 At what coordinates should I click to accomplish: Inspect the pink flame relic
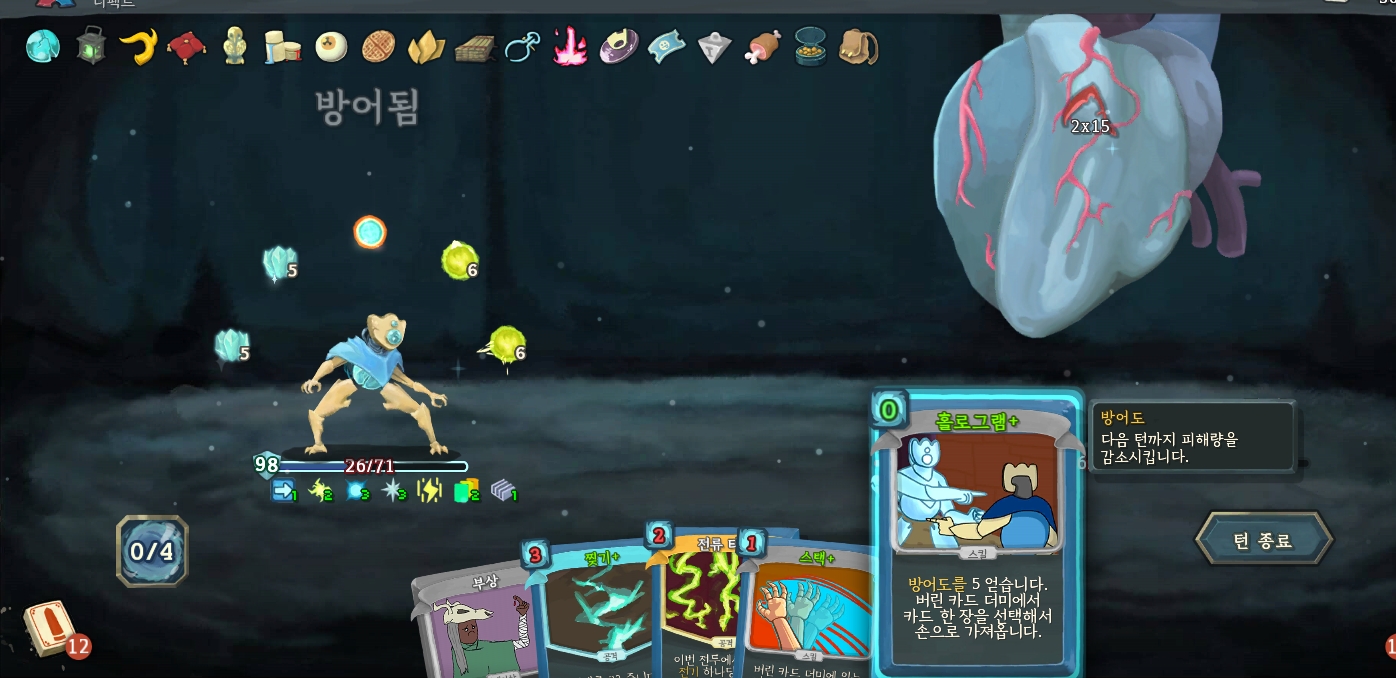(x=570, y=46)
